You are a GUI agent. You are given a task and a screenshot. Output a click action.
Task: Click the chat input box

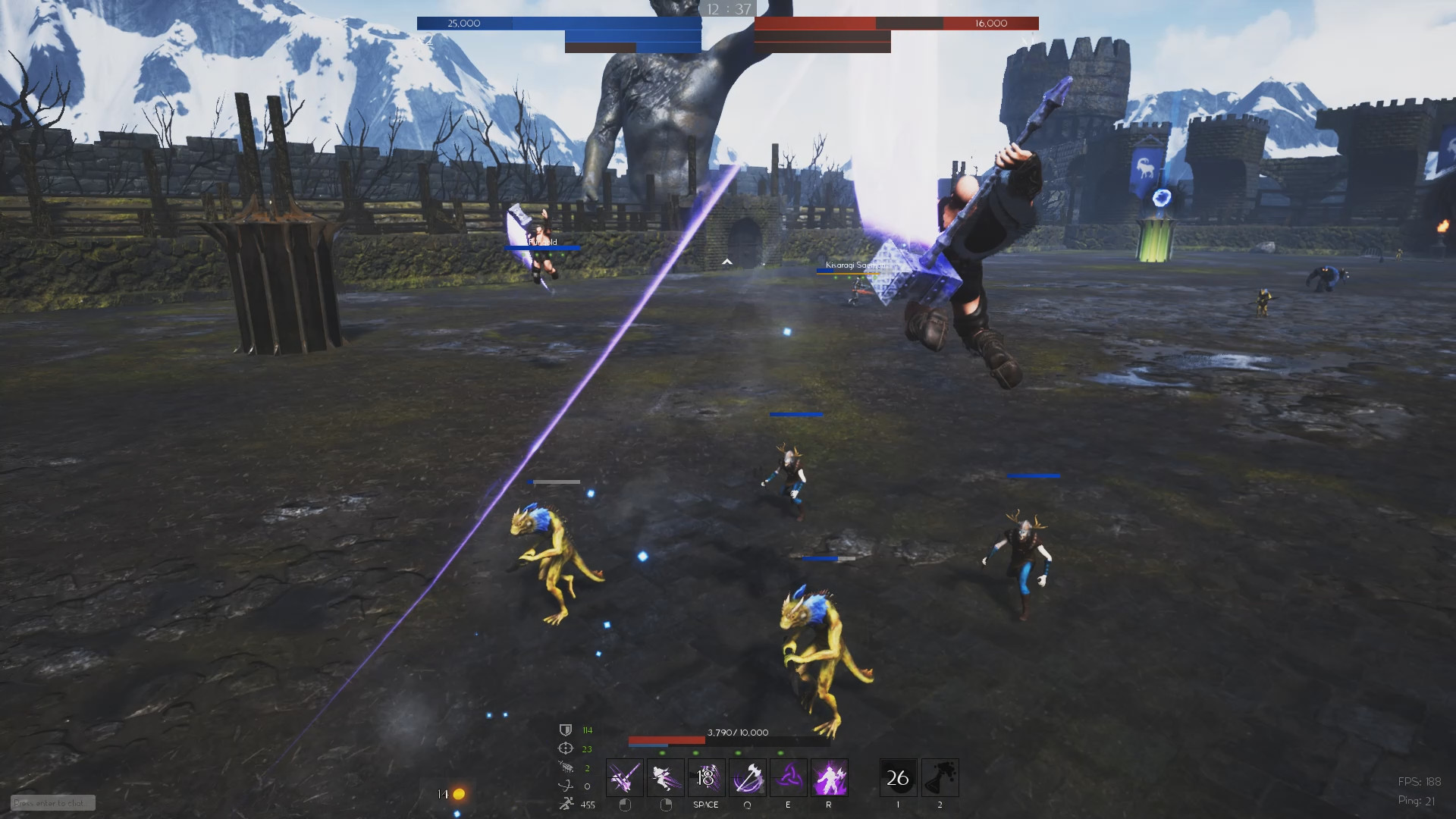click(x=52, y=803)
